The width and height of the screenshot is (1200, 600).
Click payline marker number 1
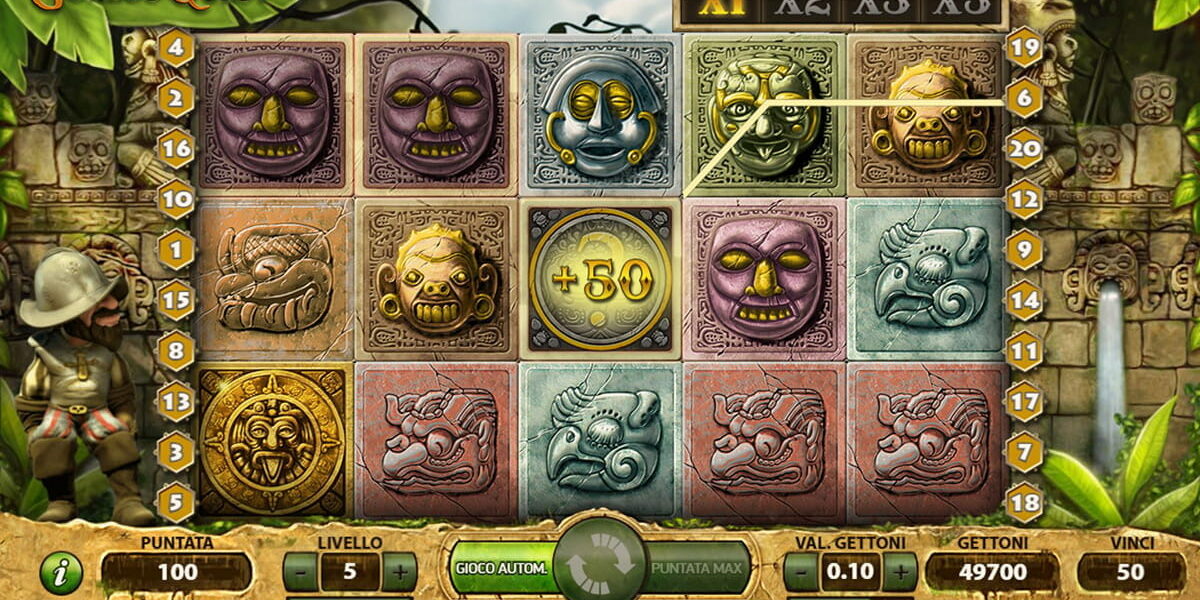tap(176, 249)
